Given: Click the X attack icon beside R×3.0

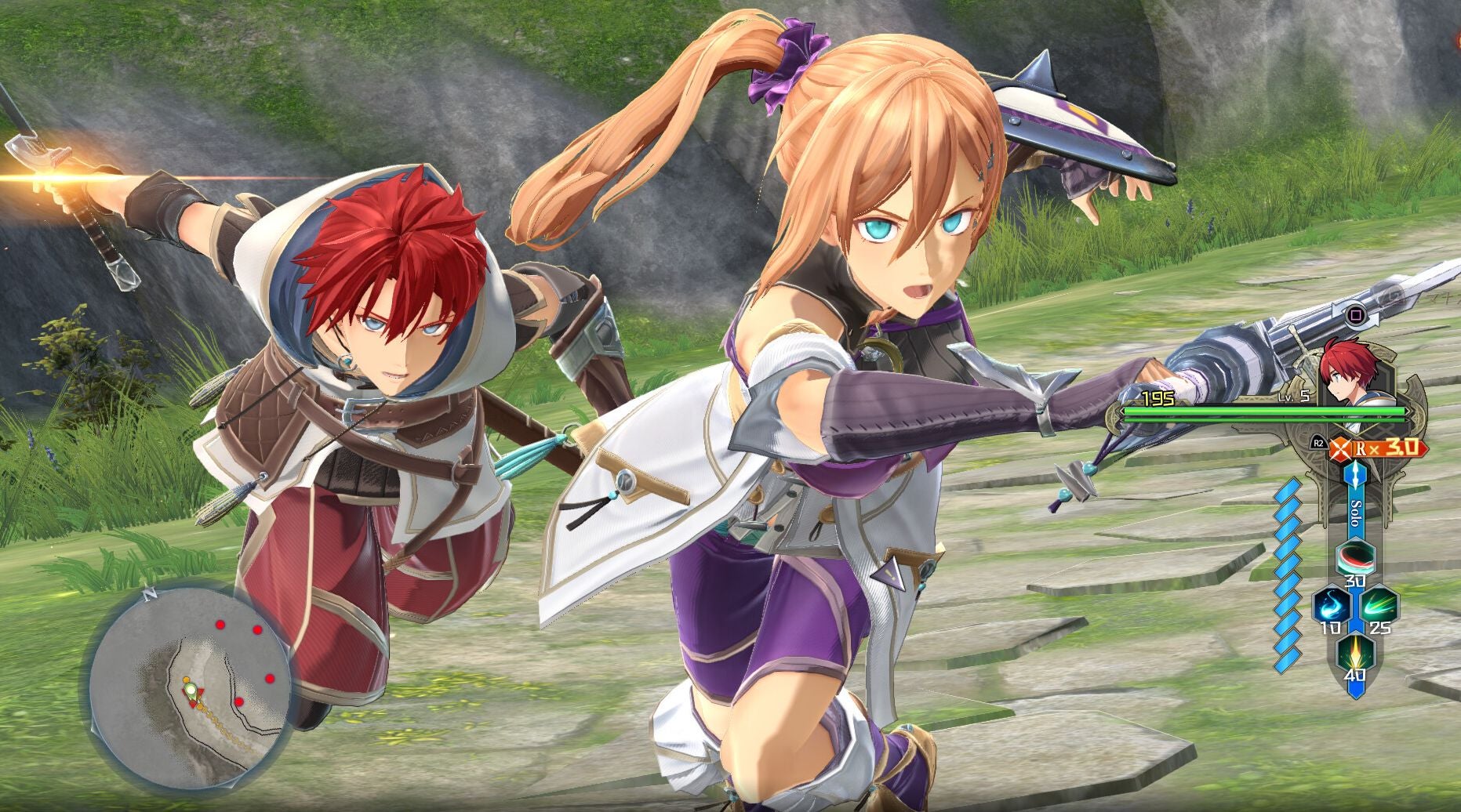Looking at the screenshot, I should (x=1339, y=448).
